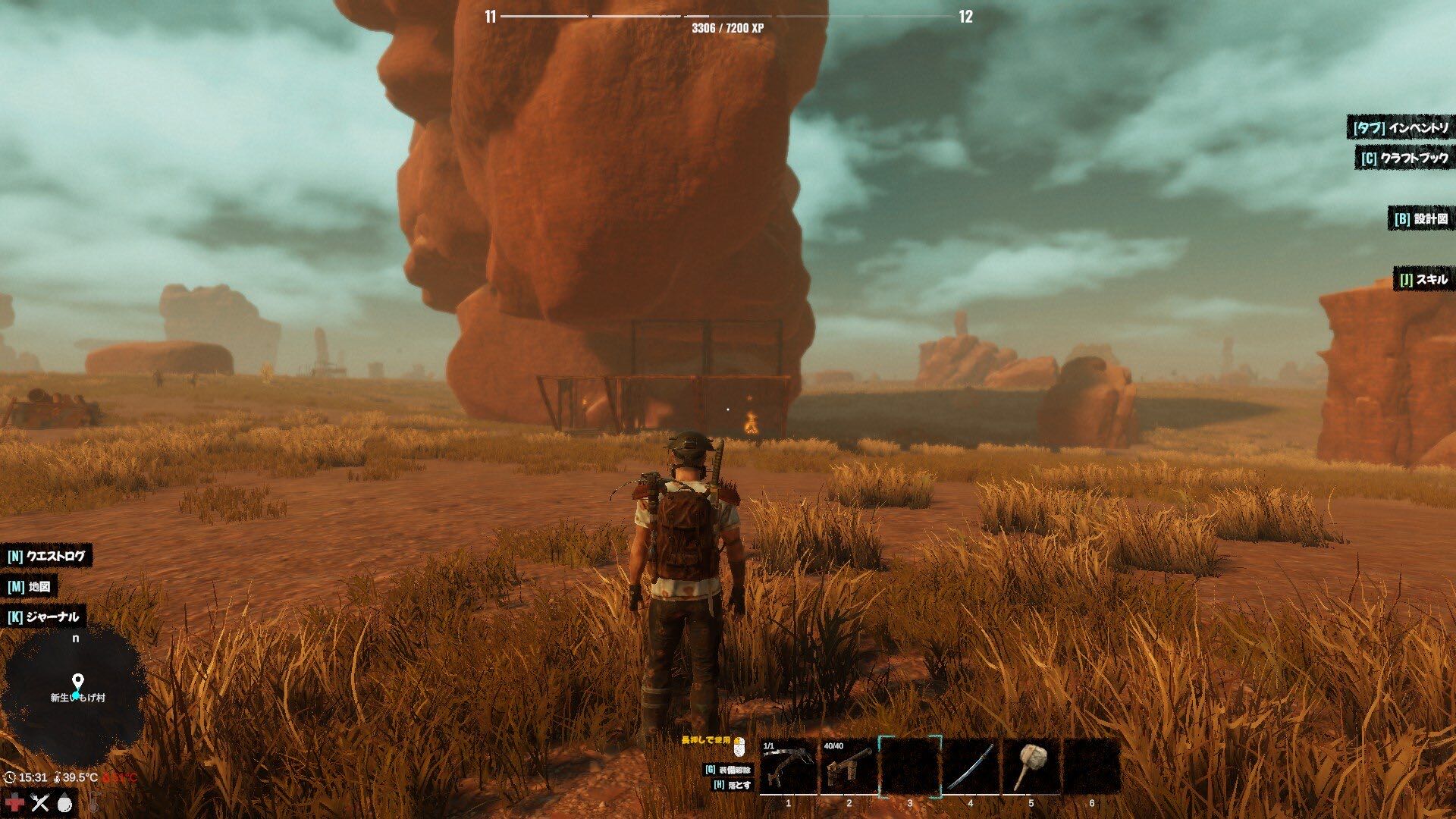Open the circular minimap
This screenshot has width=1456, height=819.
(74, 698)
